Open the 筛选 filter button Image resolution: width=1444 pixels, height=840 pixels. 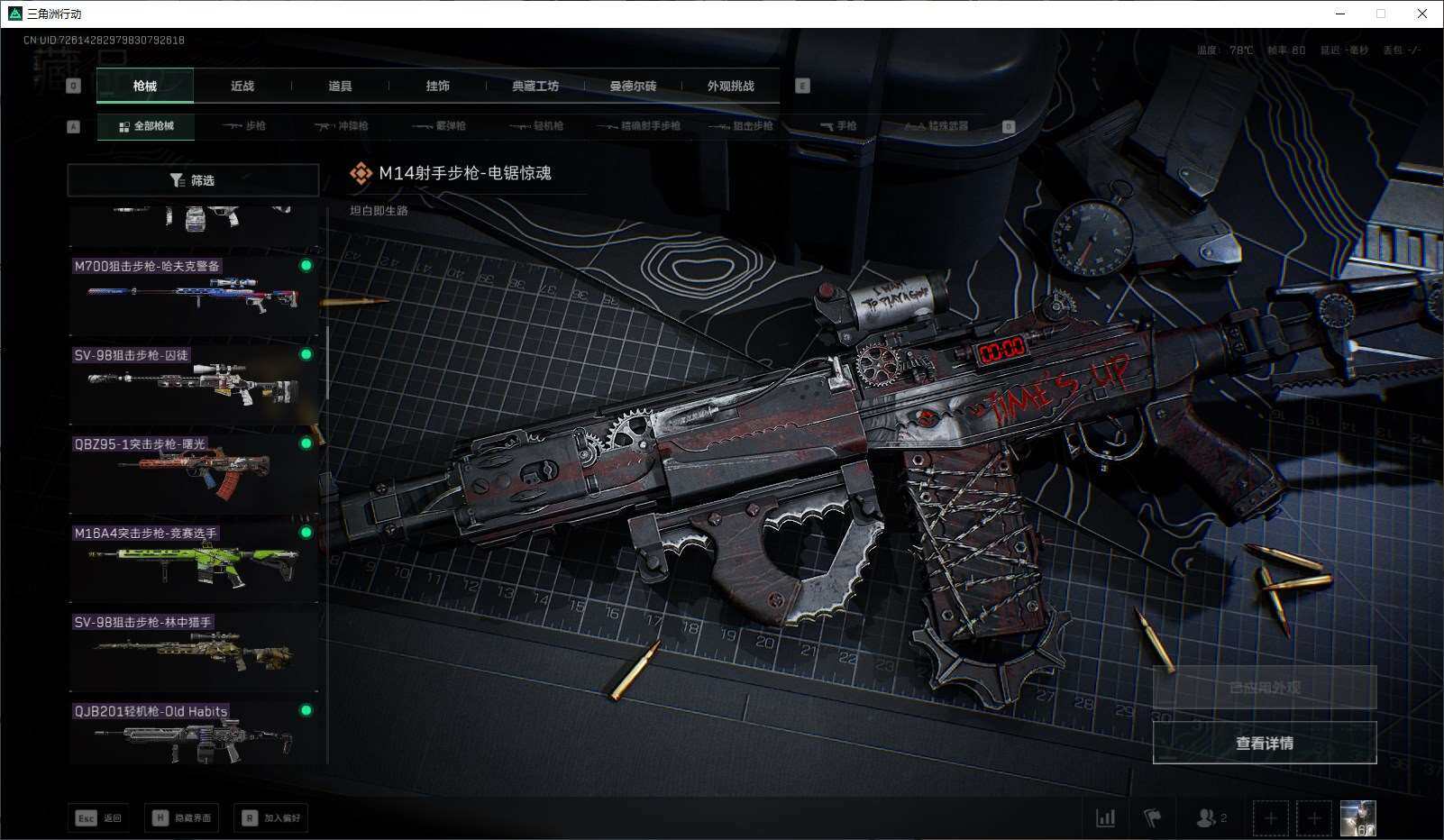tap(193, 180)
